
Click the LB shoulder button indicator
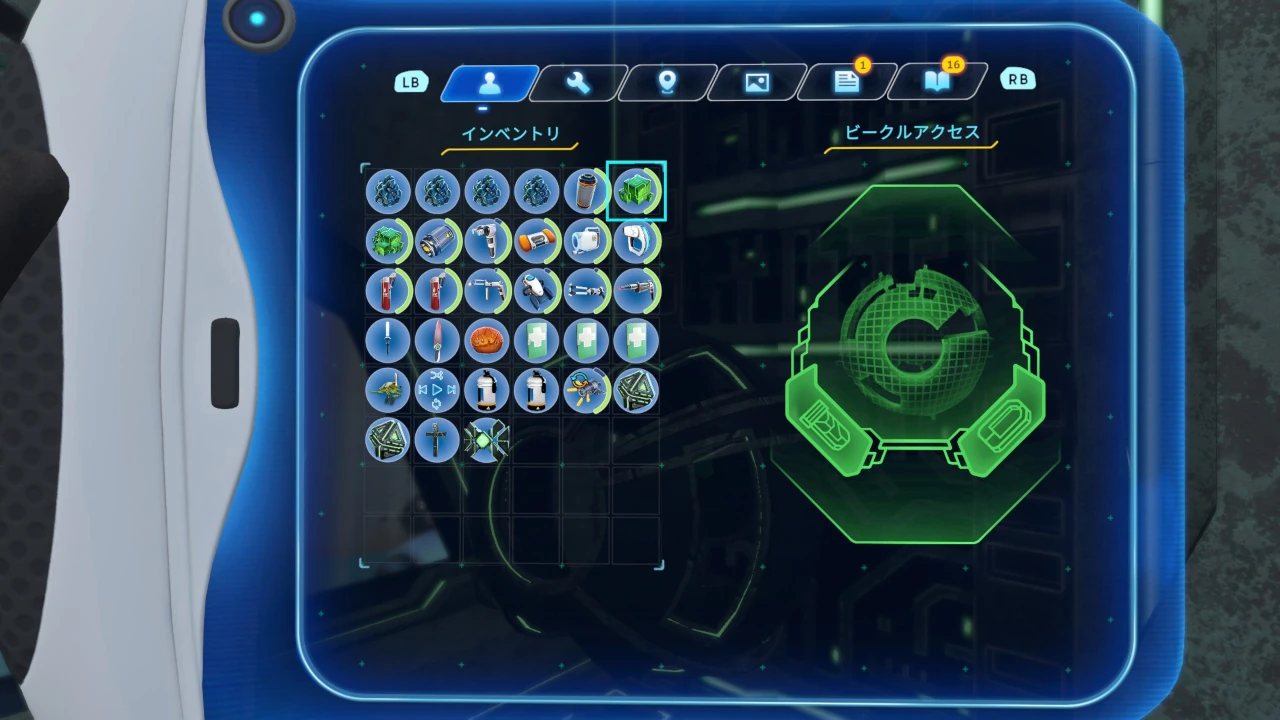tap(411, 82)
